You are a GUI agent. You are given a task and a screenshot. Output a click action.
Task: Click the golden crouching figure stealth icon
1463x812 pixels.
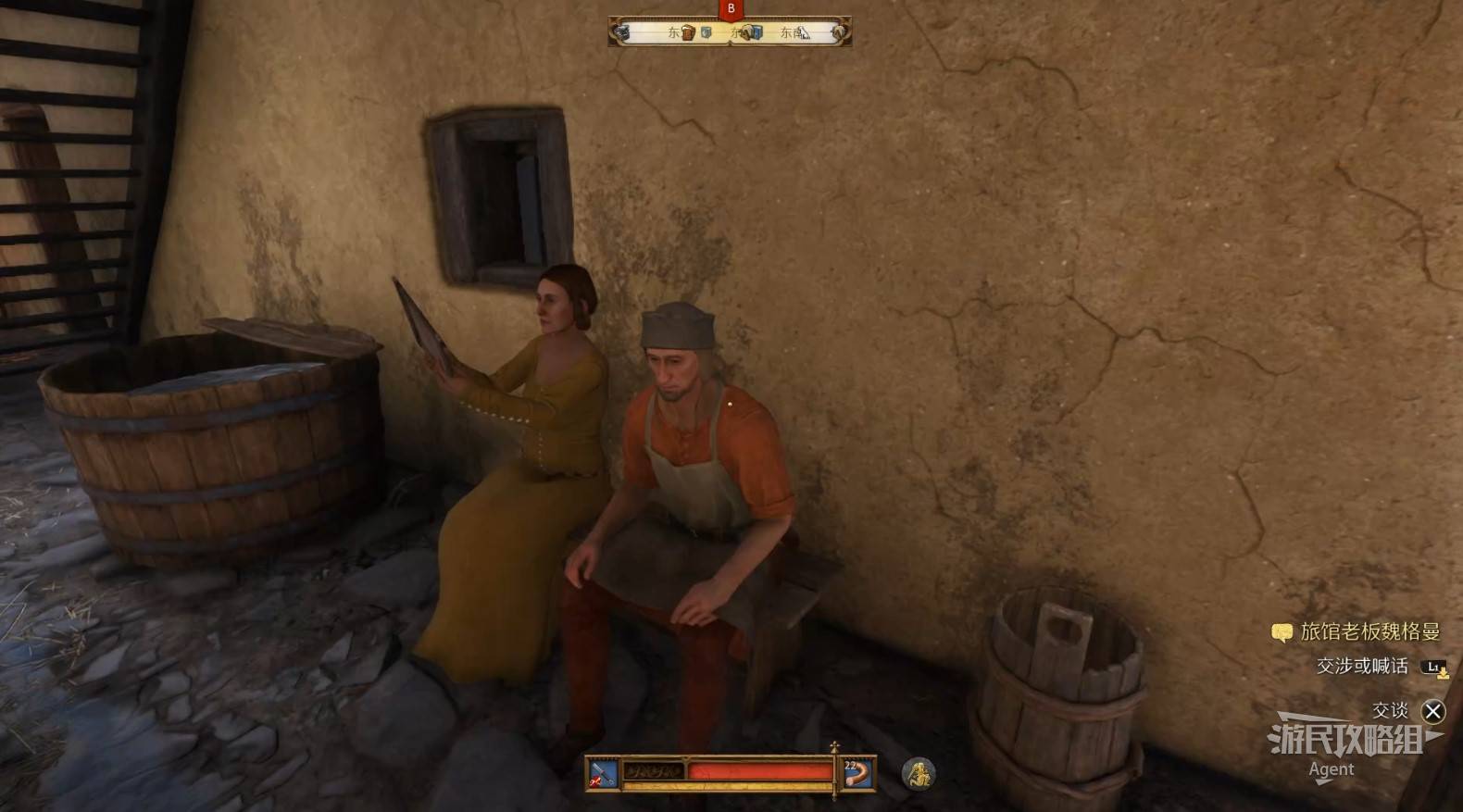tap(919, 773)
